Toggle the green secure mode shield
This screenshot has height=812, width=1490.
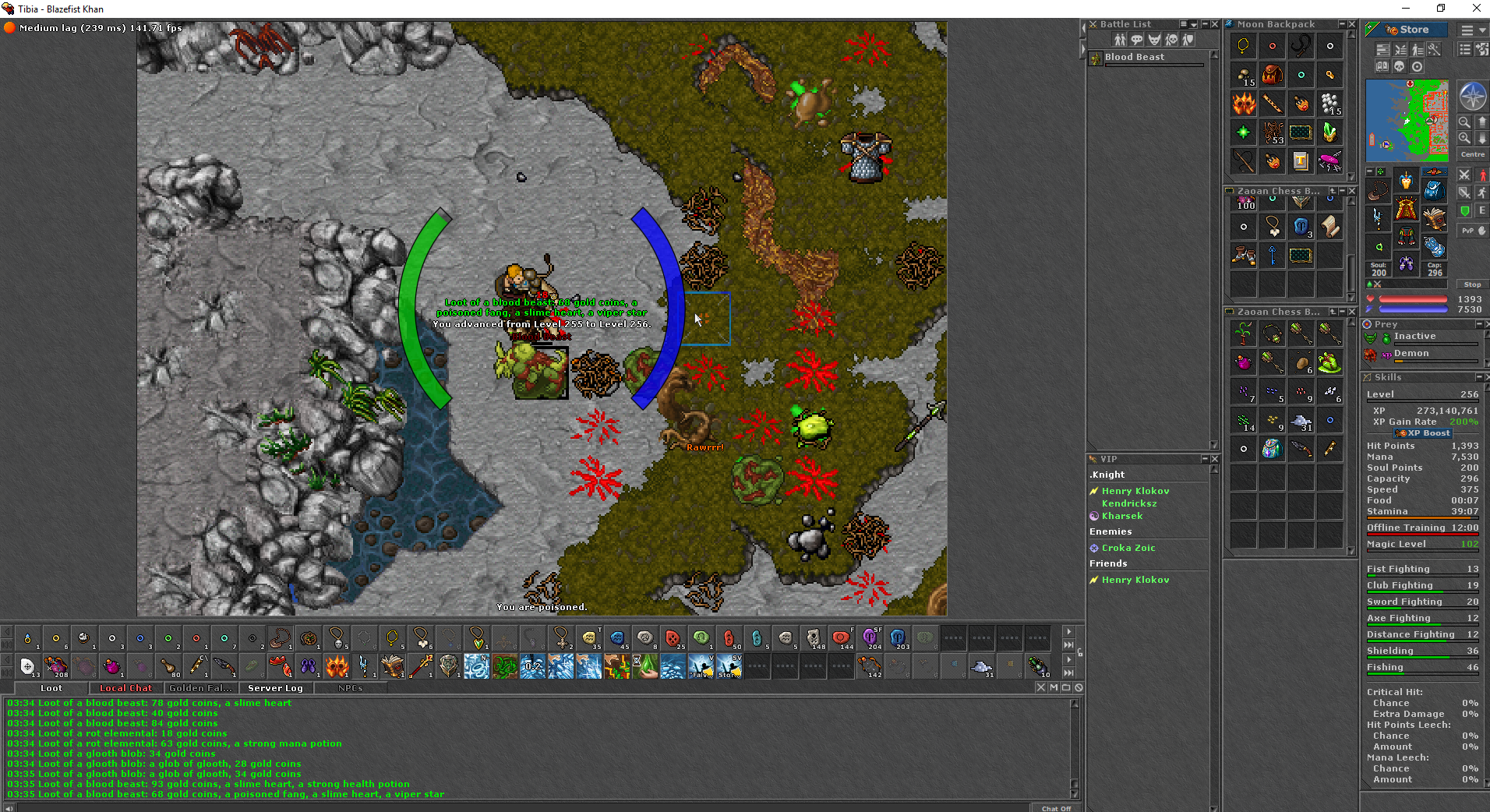[x=1464, y=211]
